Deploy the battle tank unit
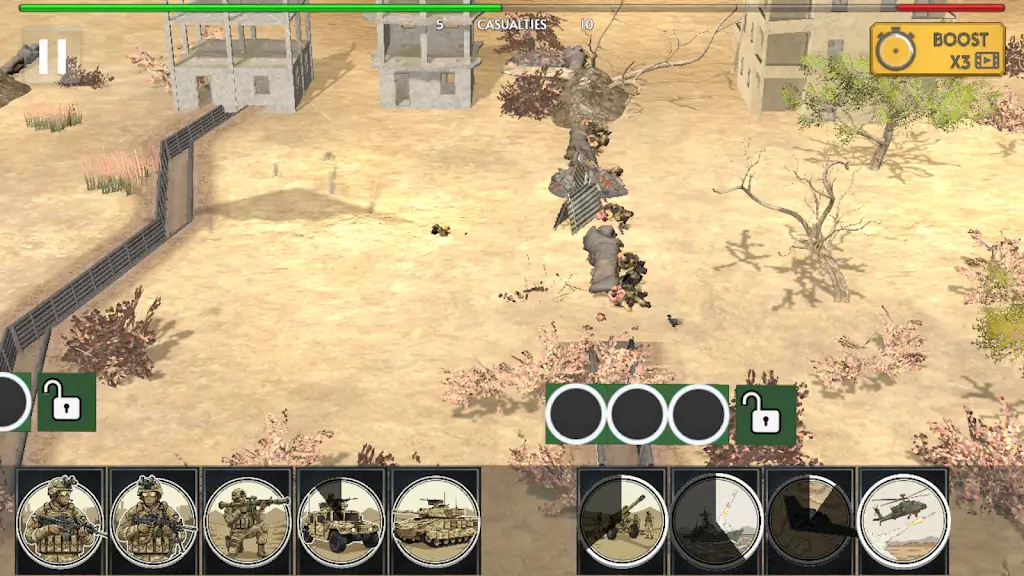 pyautogui.click(x=435, y=520)
